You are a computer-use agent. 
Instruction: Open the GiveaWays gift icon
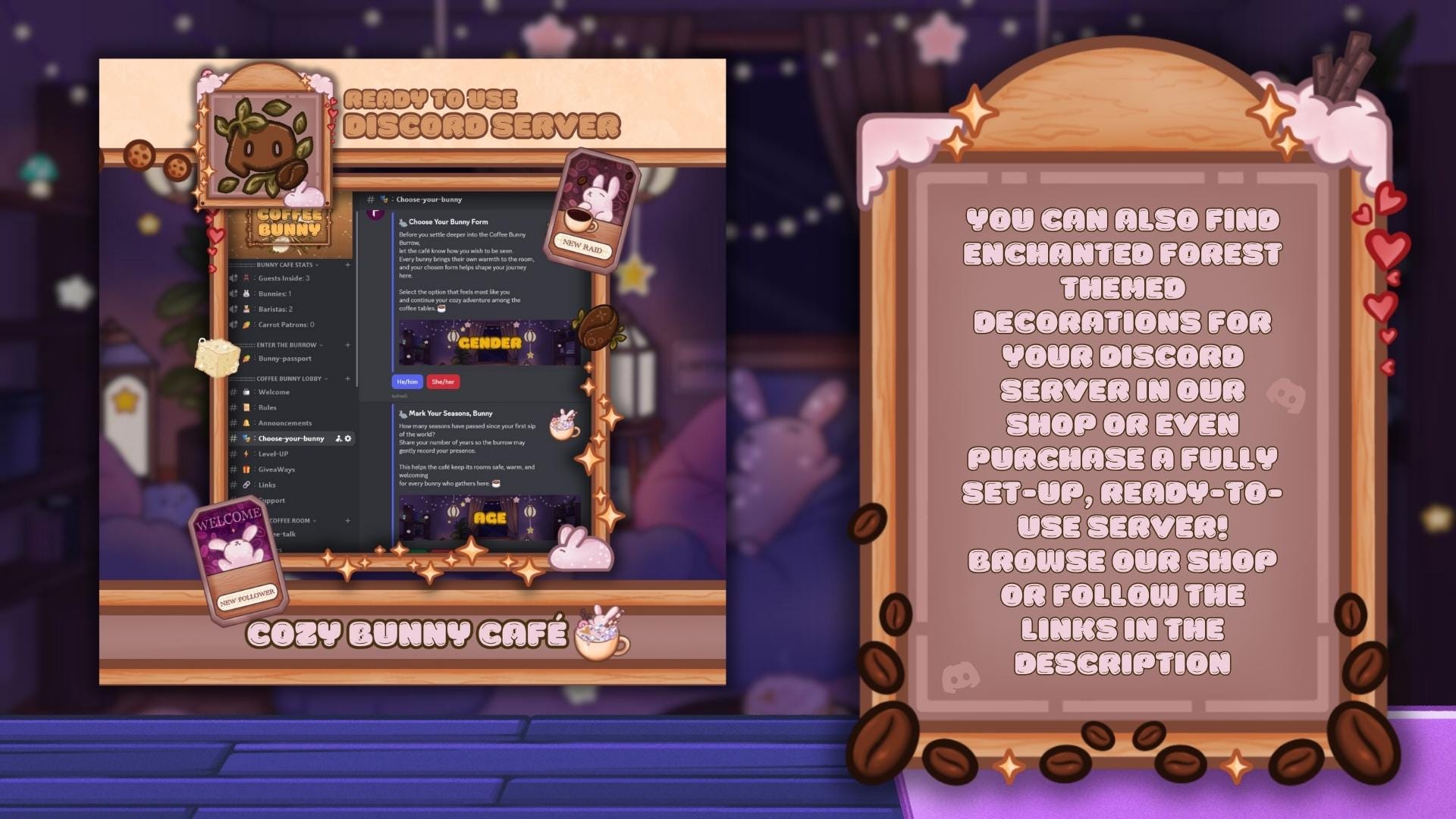[x=246, y=469]
